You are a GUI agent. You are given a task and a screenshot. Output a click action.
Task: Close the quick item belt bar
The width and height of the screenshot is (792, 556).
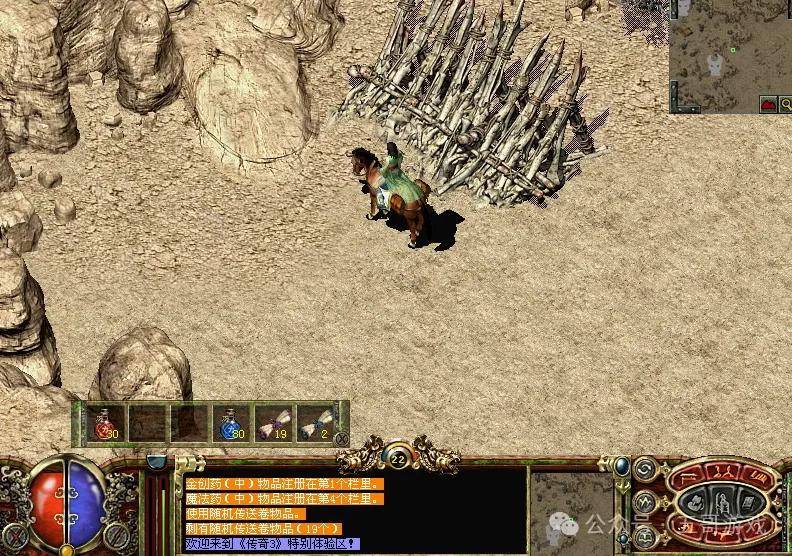[x=341, y=438]
